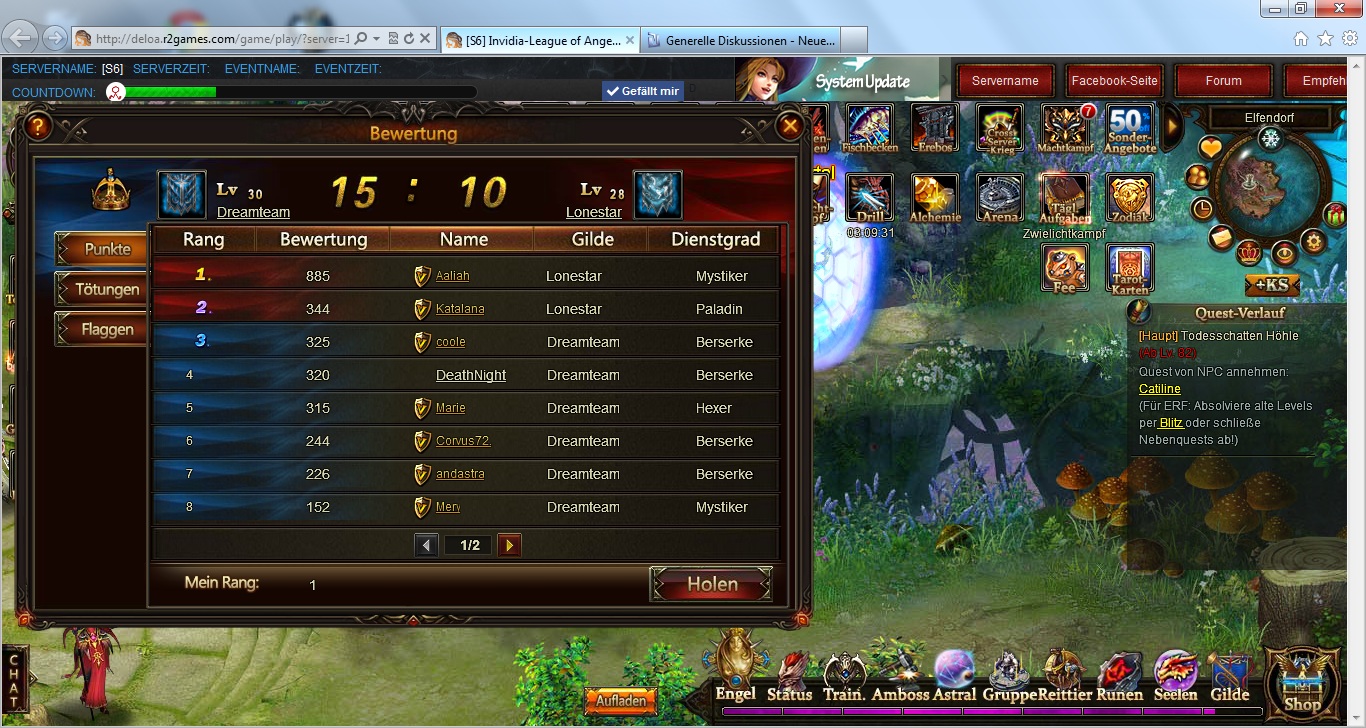The height and width of the screenshot is (728, 1366).
Task: Open the help question mark button
Action: pyautogui.click(x=38, y=127)
